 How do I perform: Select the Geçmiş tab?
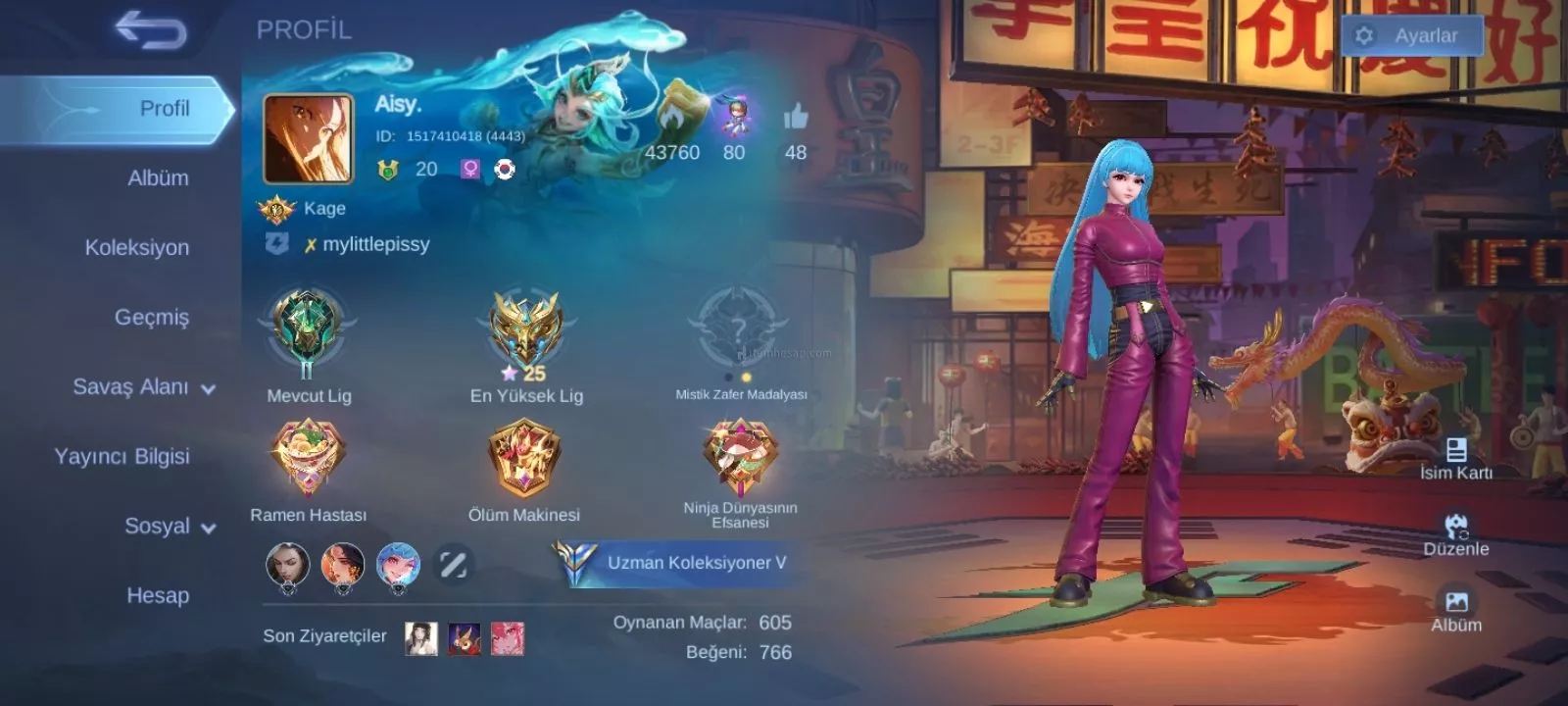151,318
